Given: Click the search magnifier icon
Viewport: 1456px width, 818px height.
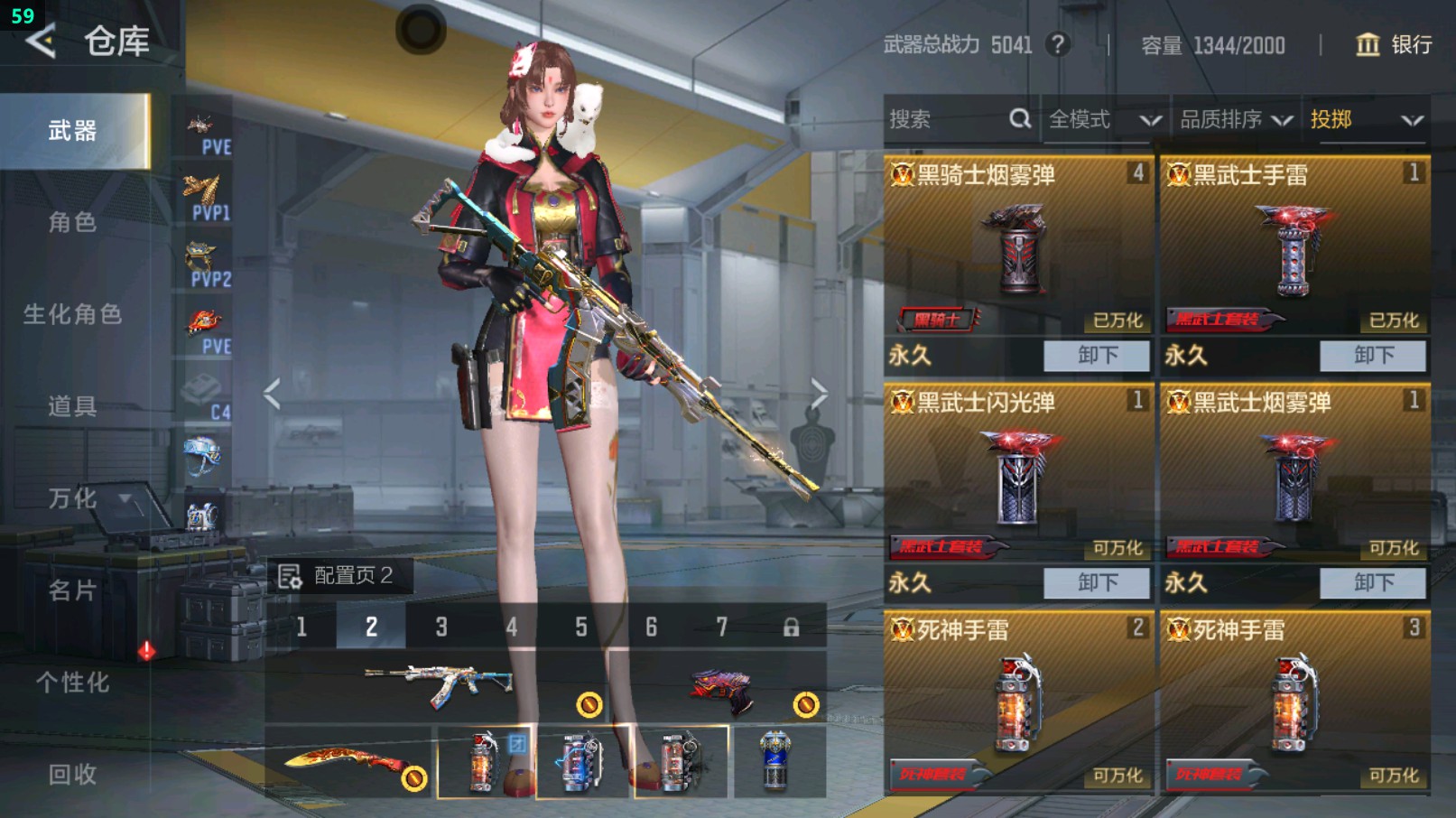Looking at the screenshot, I should [x=1019, y=118].
